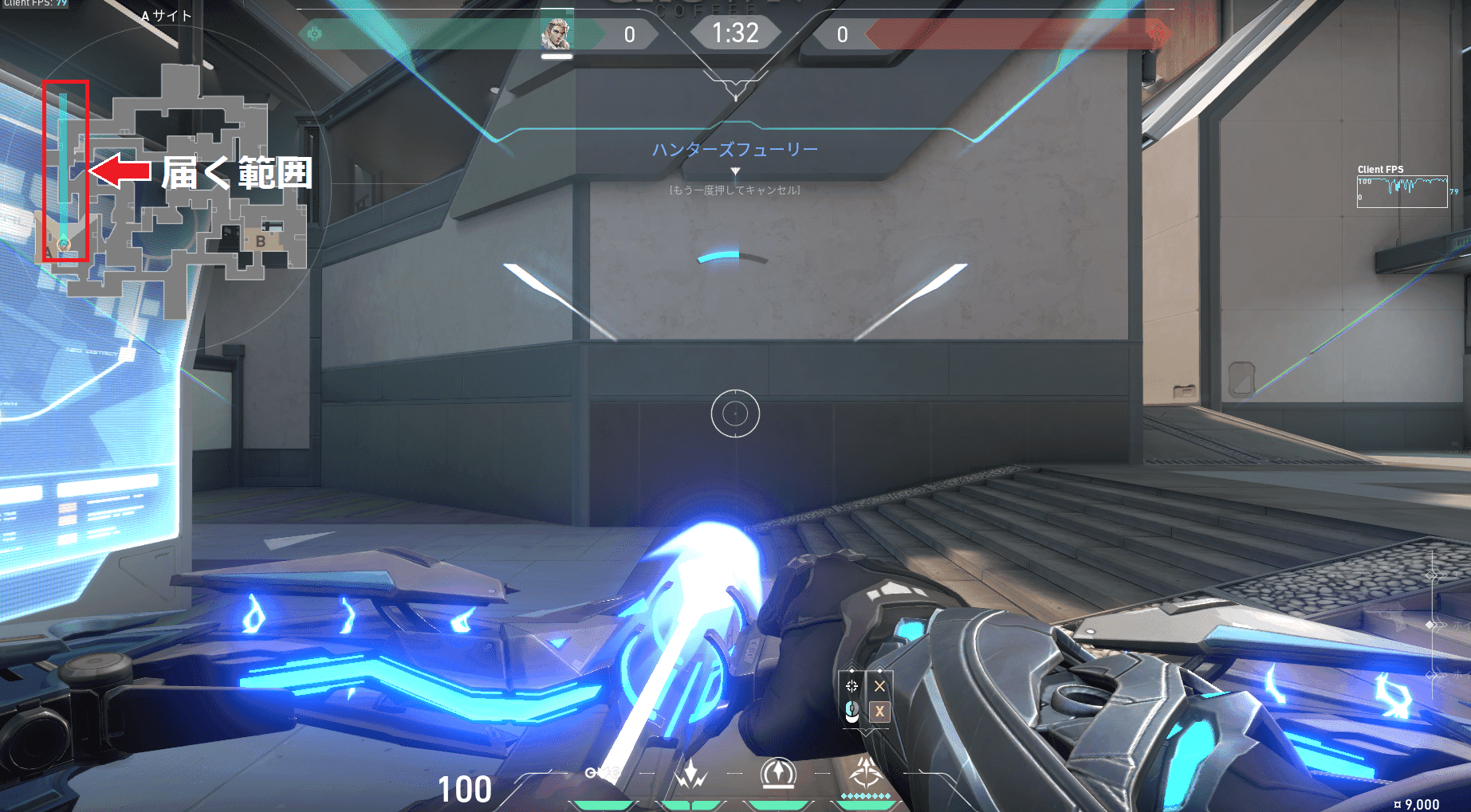Select the Recon Bolt ability icon
This screenshot has height=812, width=1471.
[x=778, y=773]
